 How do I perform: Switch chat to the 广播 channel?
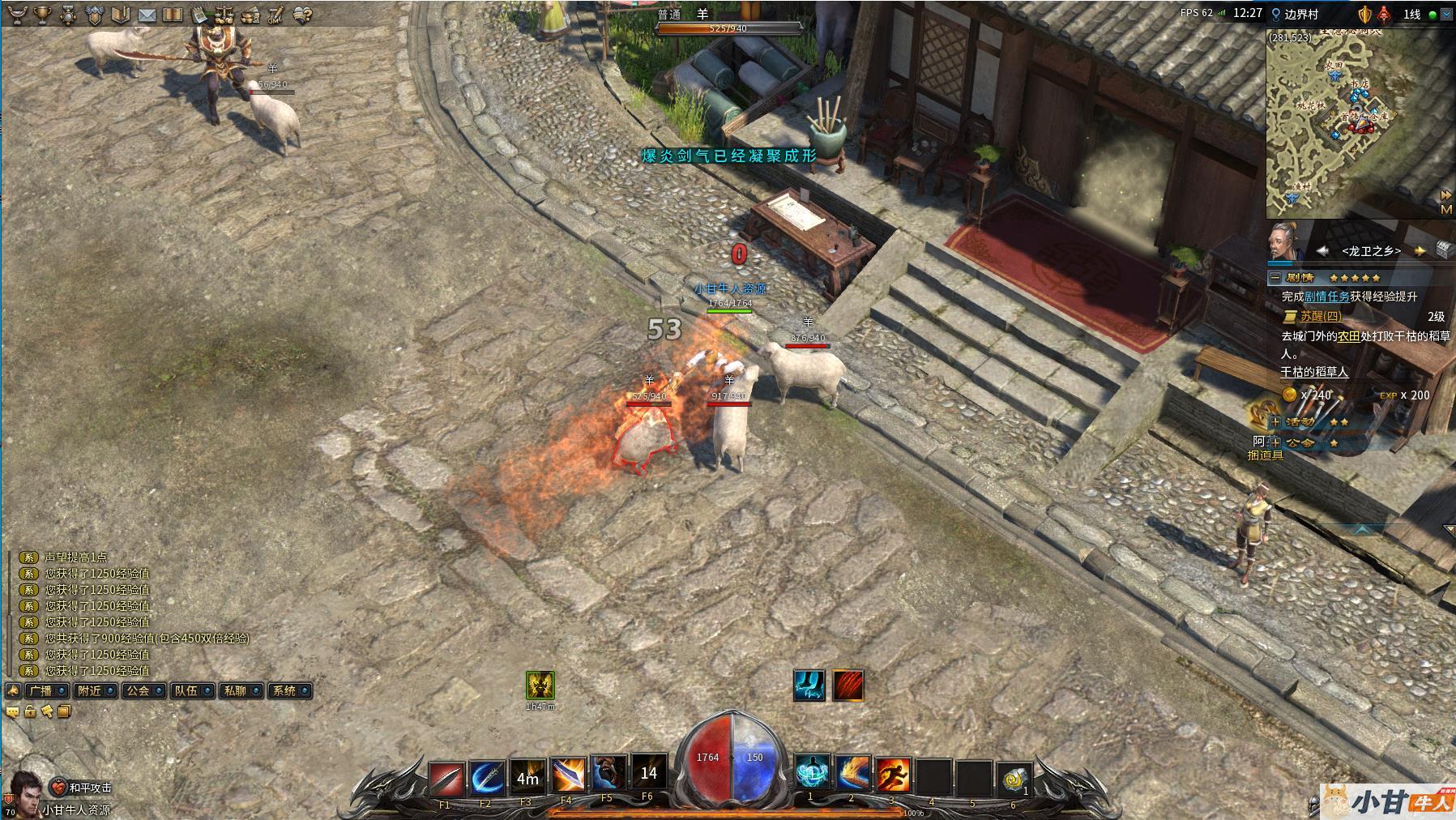coord(40,691)
